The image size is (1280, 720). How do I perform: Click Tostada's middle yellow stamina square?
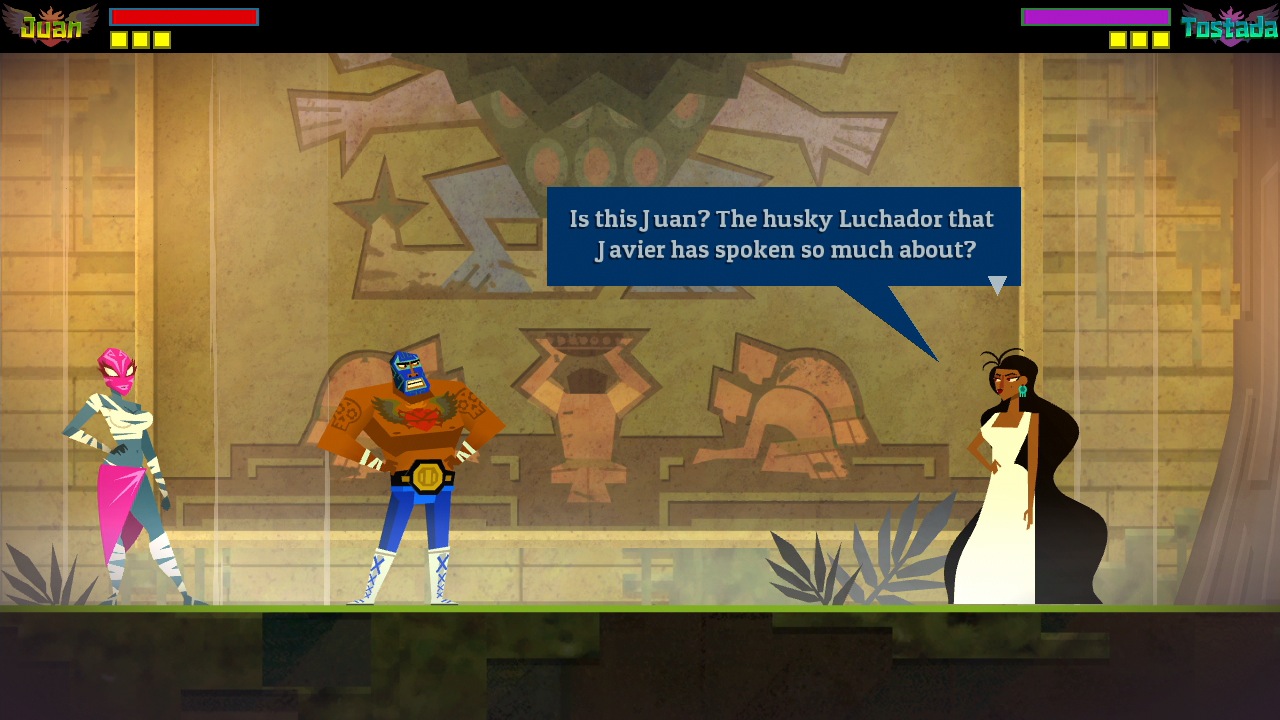(x=1140, y=41)
